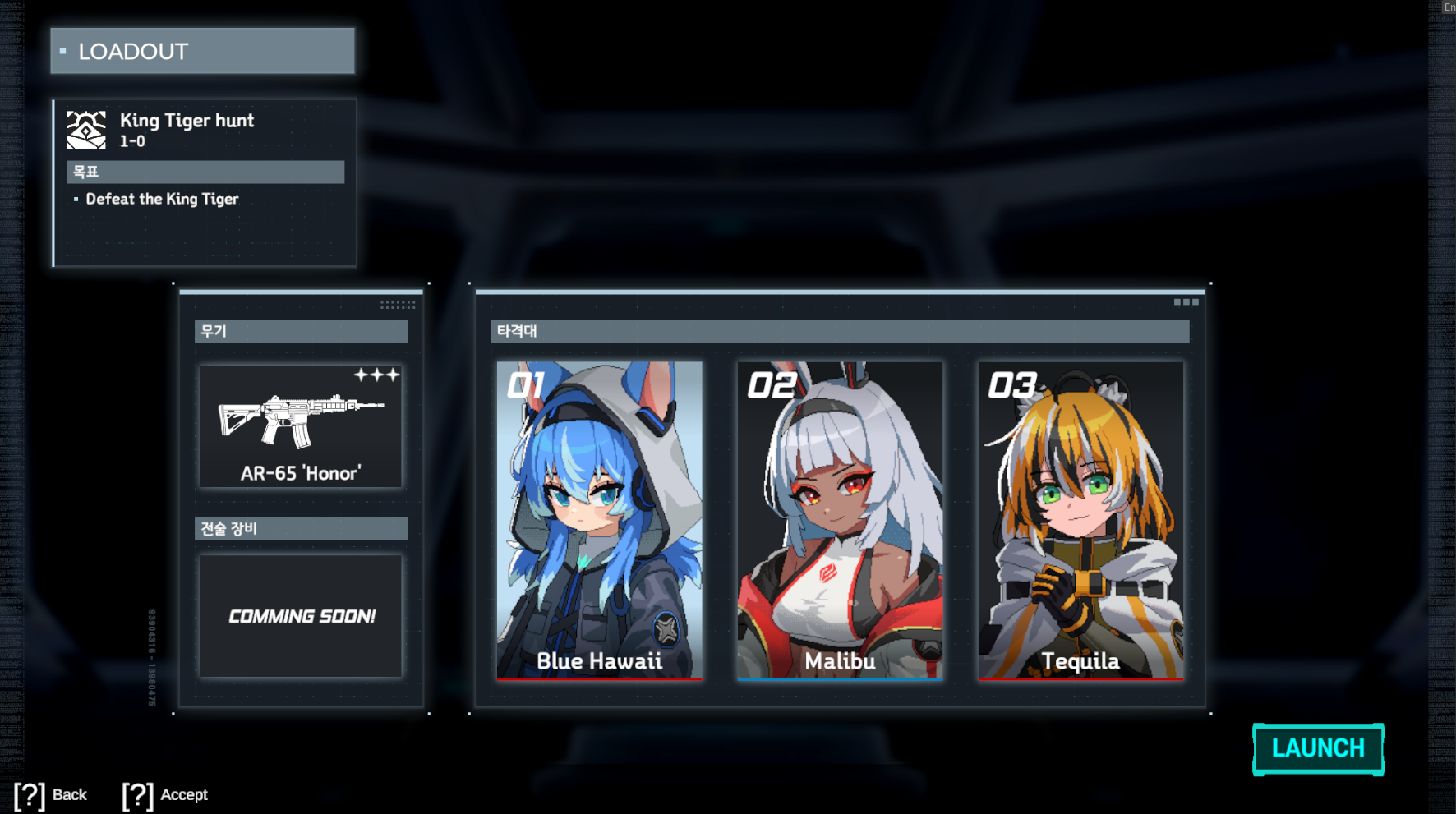This screenshot has height=814, width=1456.
Task: Expand the 무기 weapon section header
Action: (x=301, y=332)
